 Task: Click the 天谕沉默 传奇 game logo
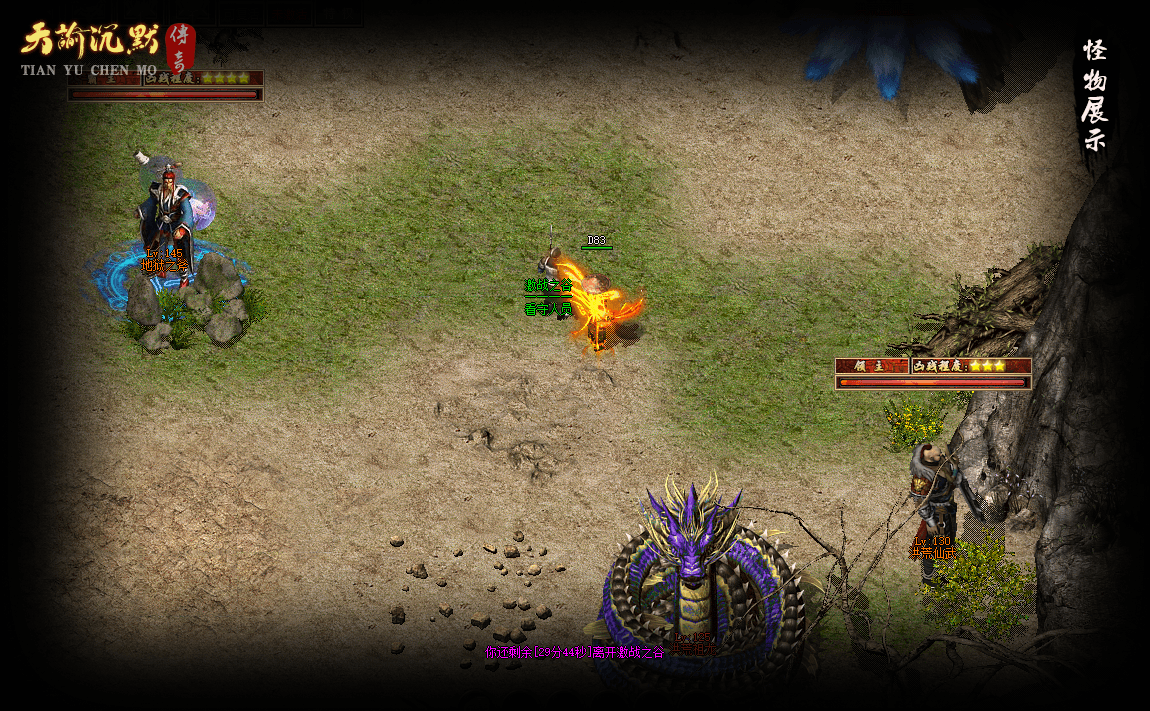(106, 48)
